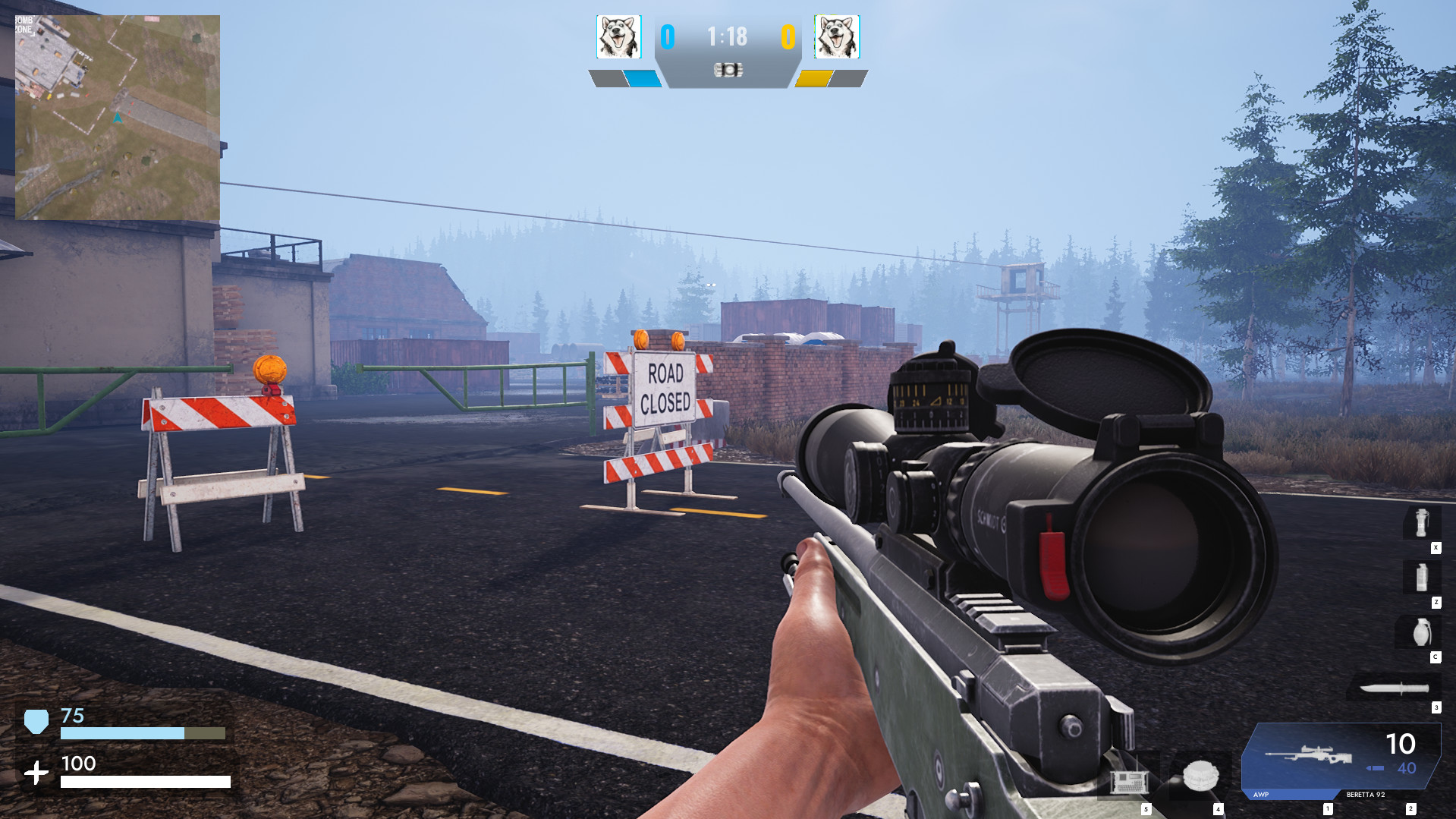Click the AWP label on the weapon panel
The image size is (1456, 819).
[x=1261, y=795]
